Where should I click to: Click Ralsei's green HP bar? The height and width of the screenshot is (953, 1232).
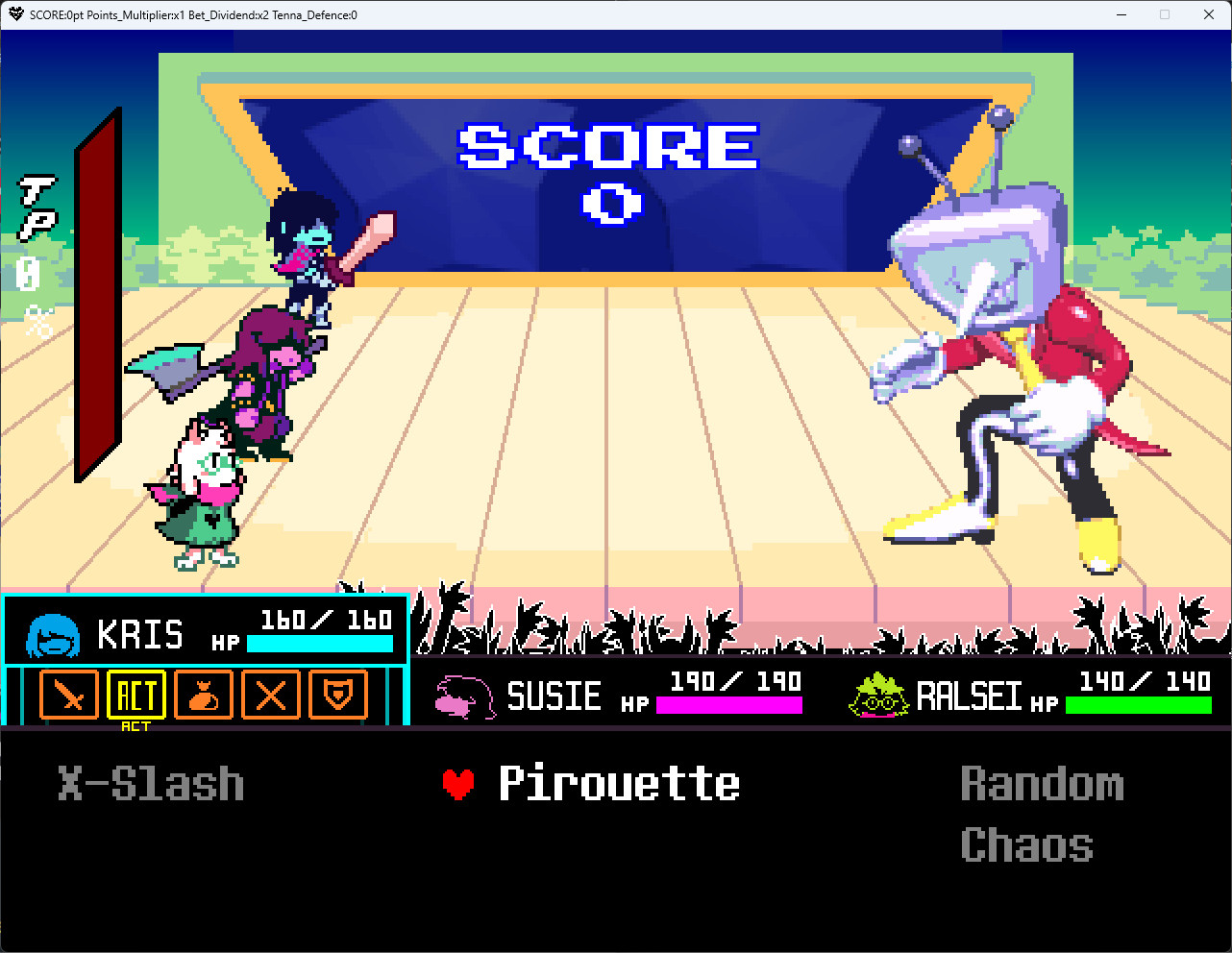click(x=1139, y=706)
